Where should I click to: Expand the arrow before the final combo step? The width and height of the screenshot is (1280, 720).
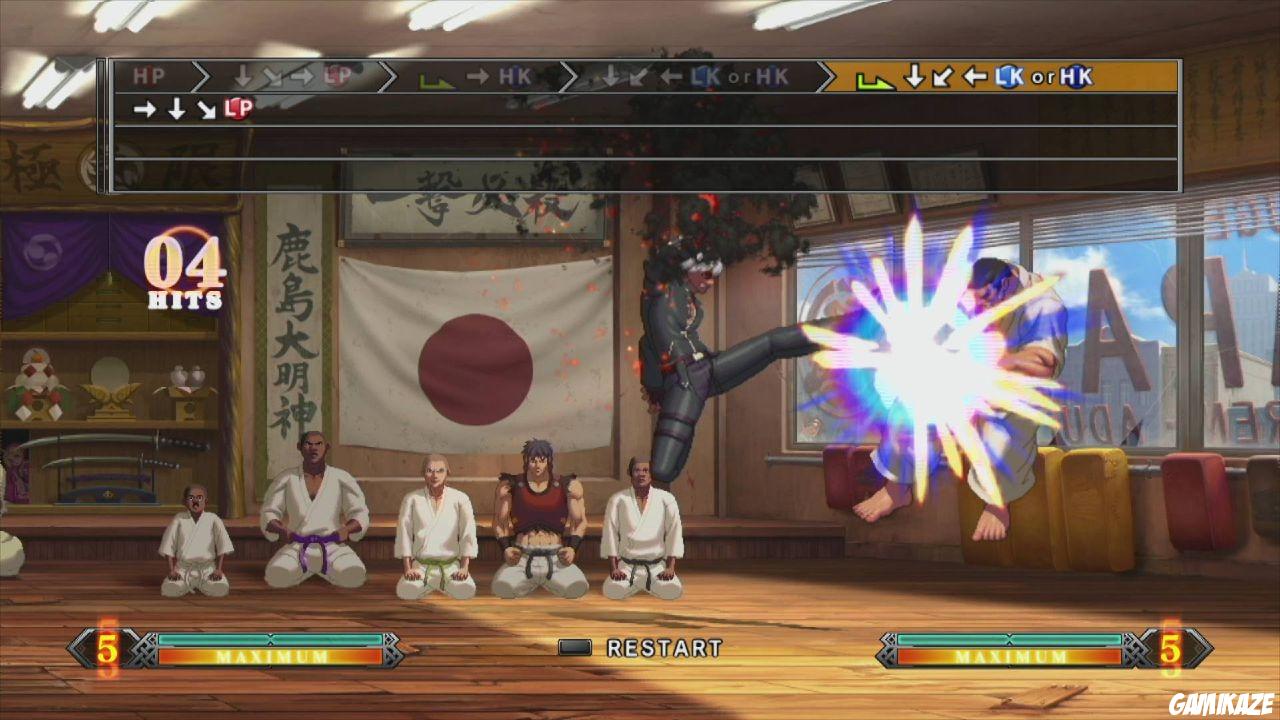click(x=825, y=74)
